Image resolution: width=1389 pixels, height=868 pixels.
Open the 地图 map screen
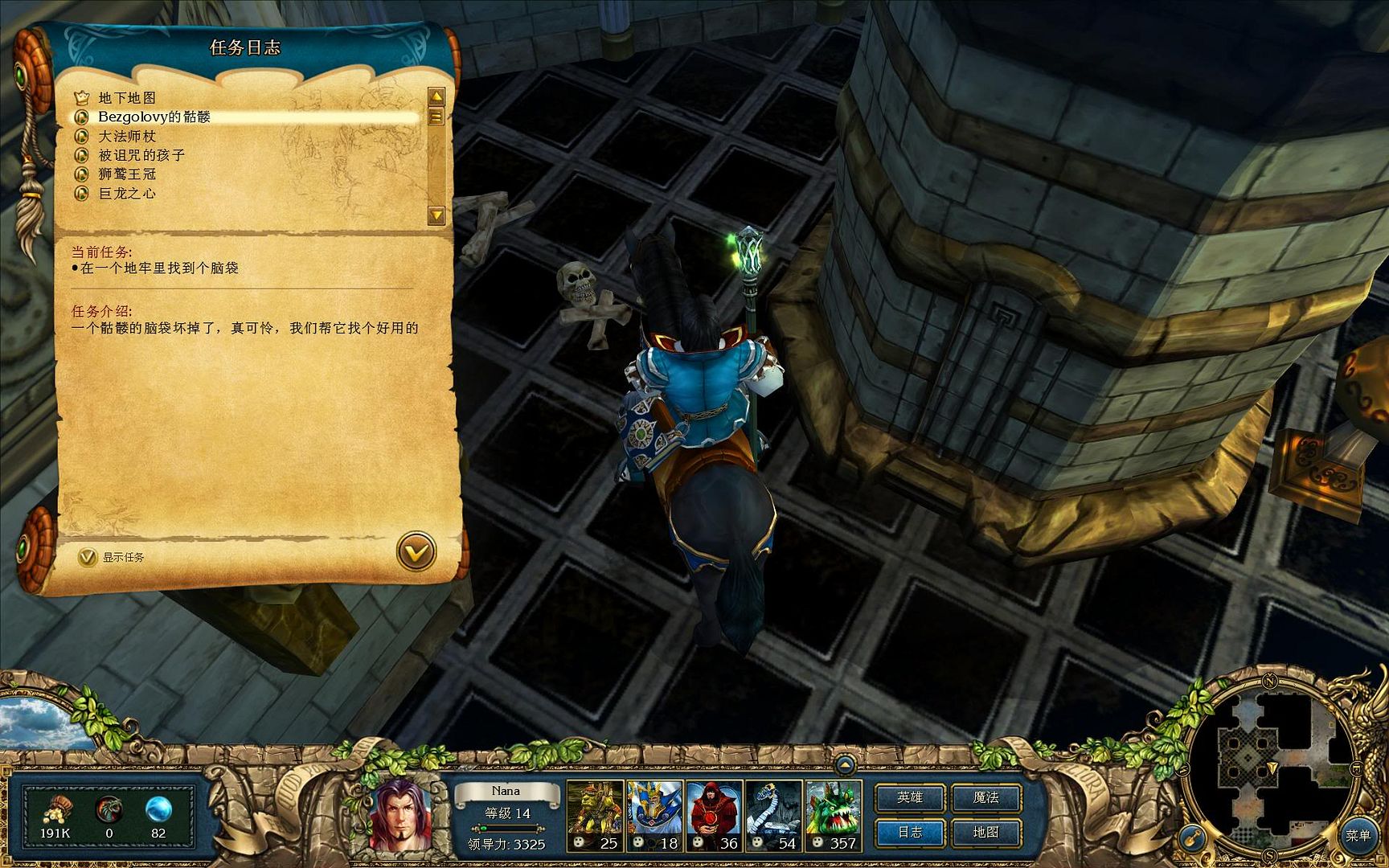pyautogui.click(x=985, y=833)
